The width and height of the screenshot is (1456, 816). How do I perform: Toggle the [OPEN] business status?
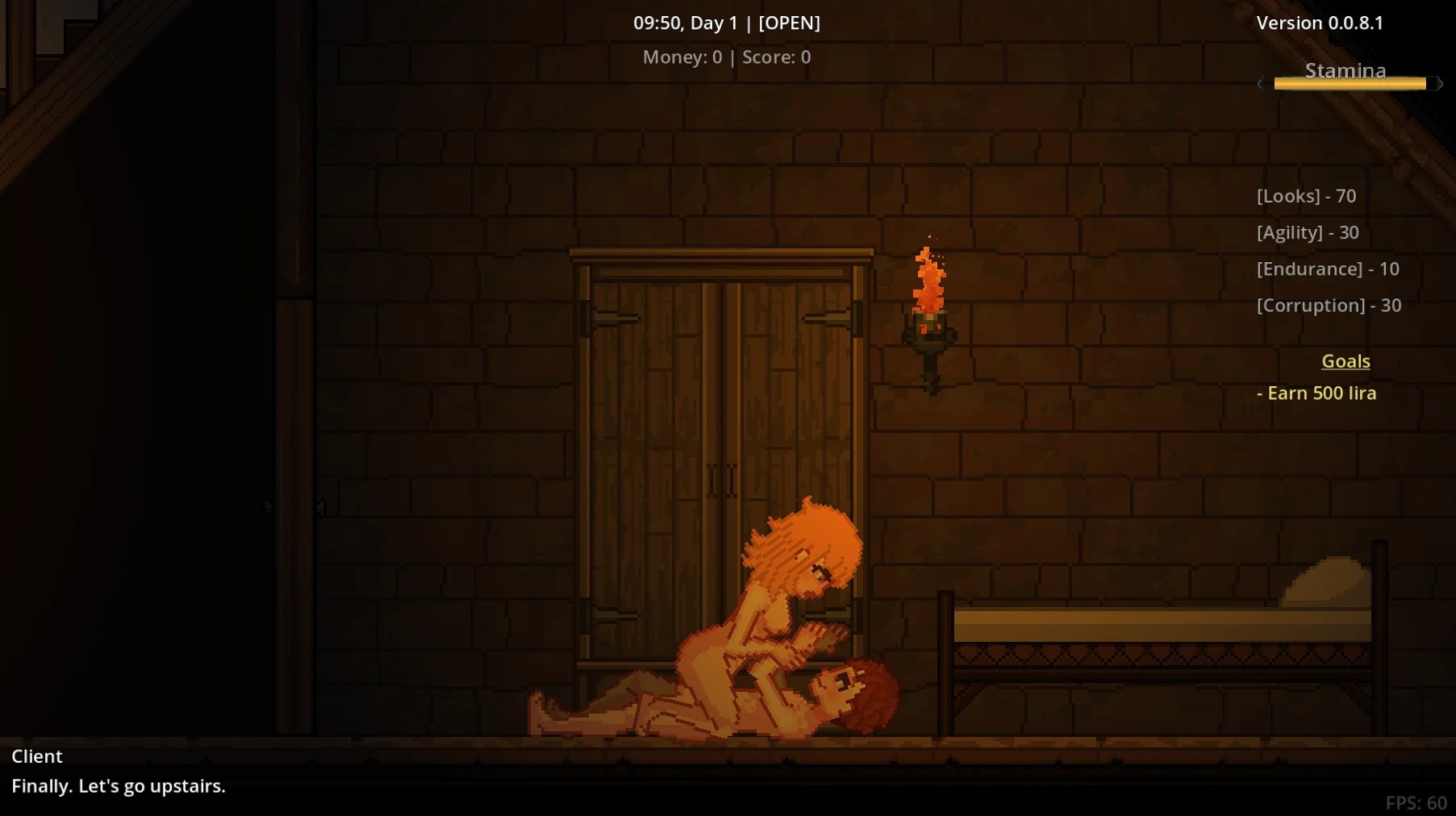(788, 23)
